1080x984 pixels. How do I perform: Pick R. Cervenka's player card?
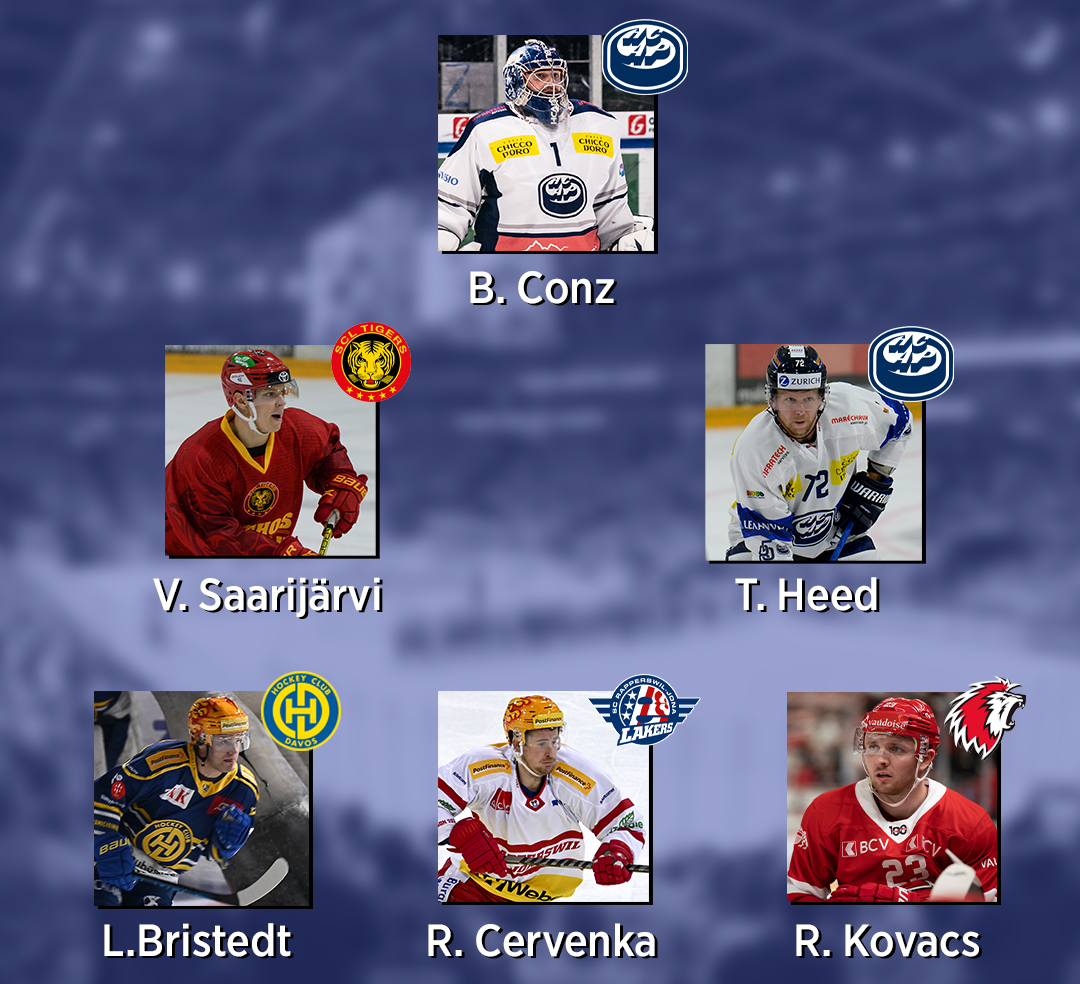544,797
